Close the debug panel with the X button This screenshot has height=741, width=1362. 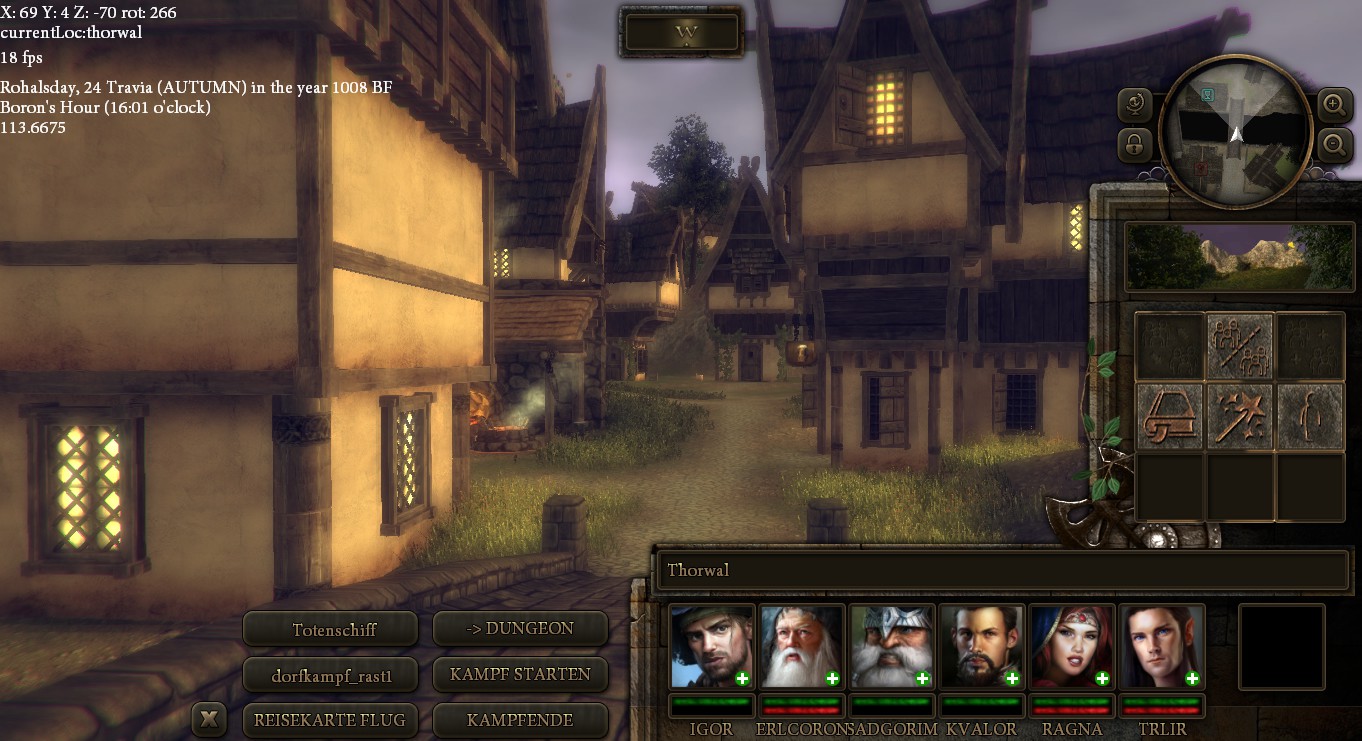pyautogui.click(x=208, y=719)
